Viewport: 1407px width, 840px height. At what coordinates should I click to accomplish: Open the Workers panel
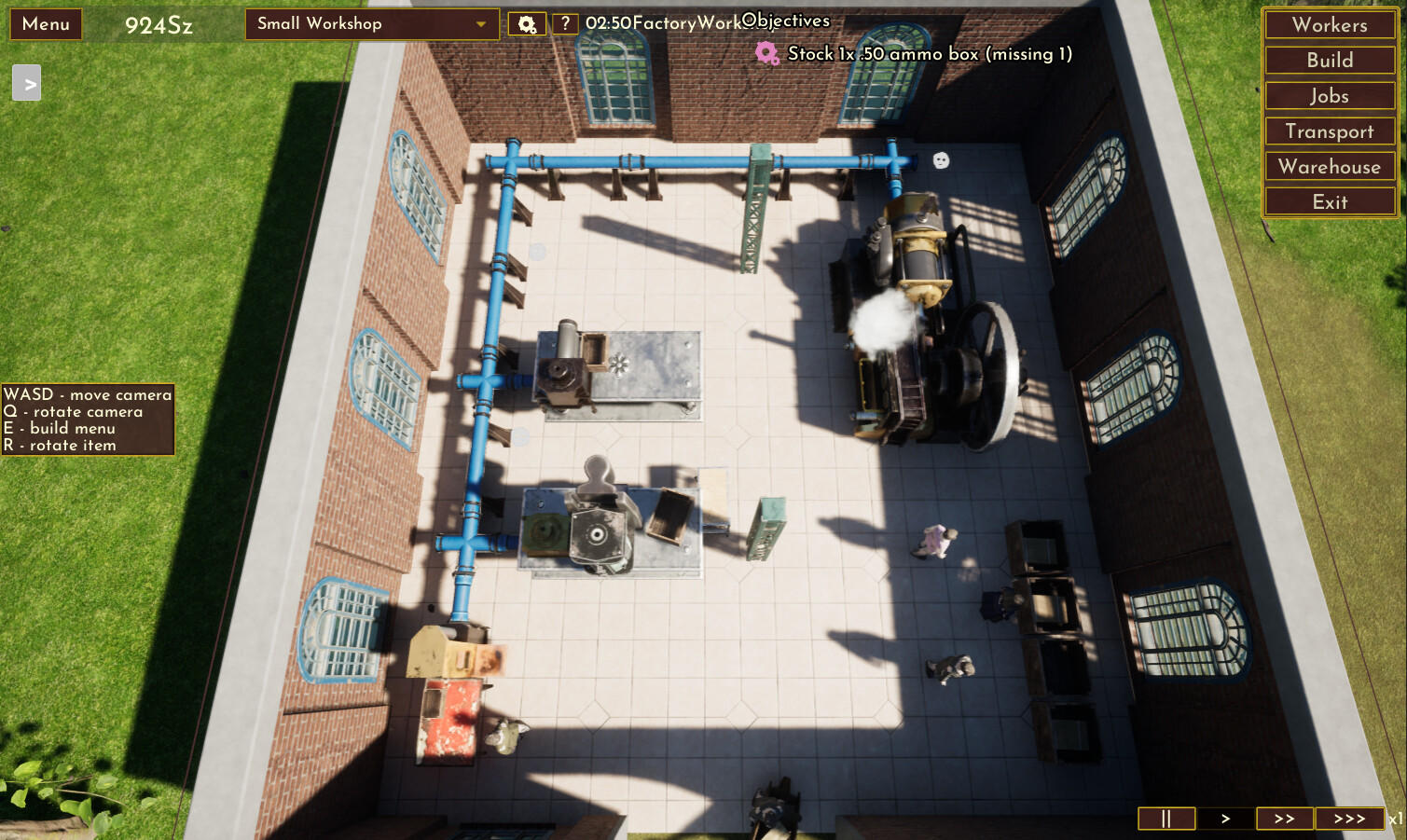pyautogui.click(x=1329, y=24)
